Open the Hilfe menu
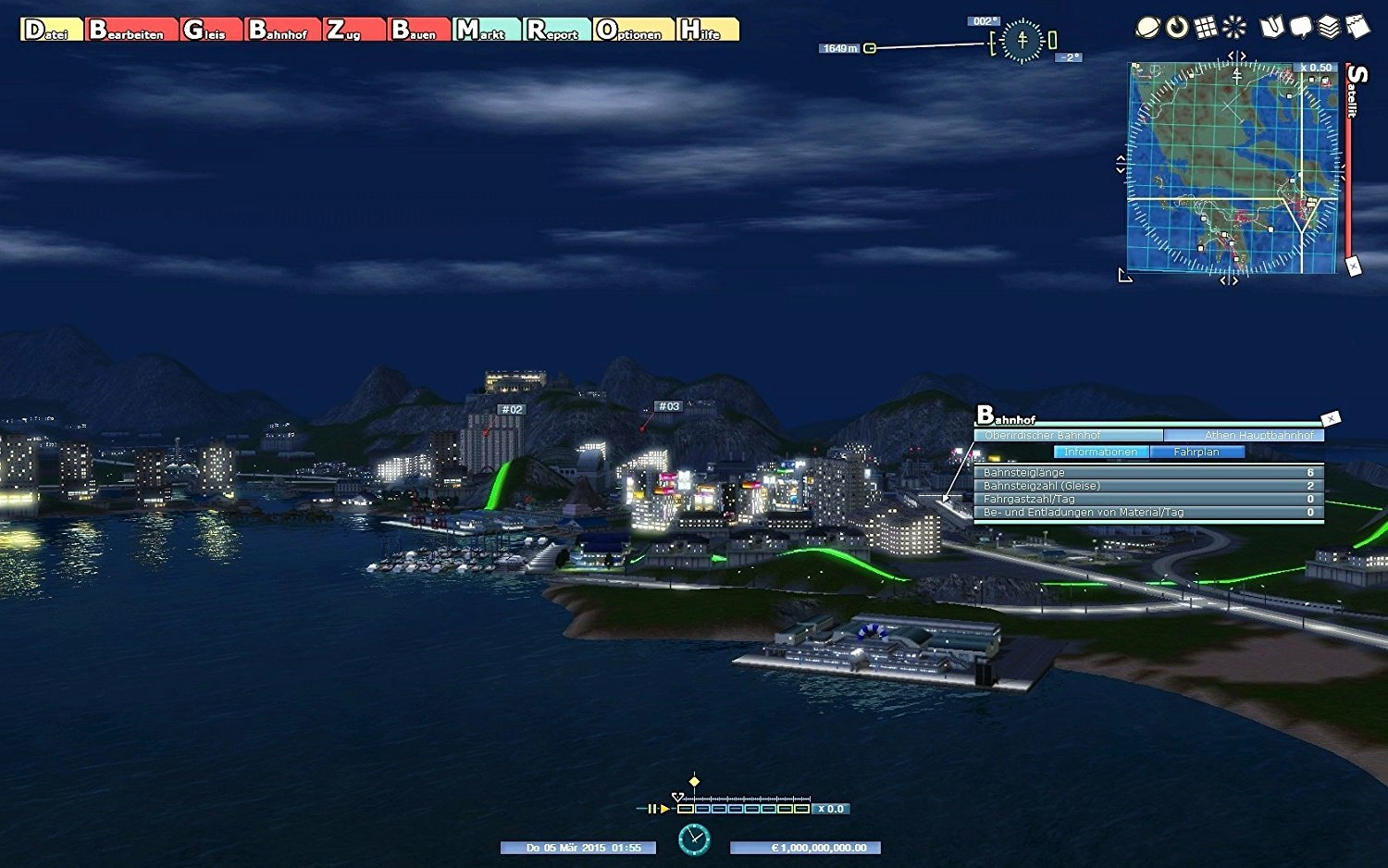The image size is (1388, 868). (707, 31)
